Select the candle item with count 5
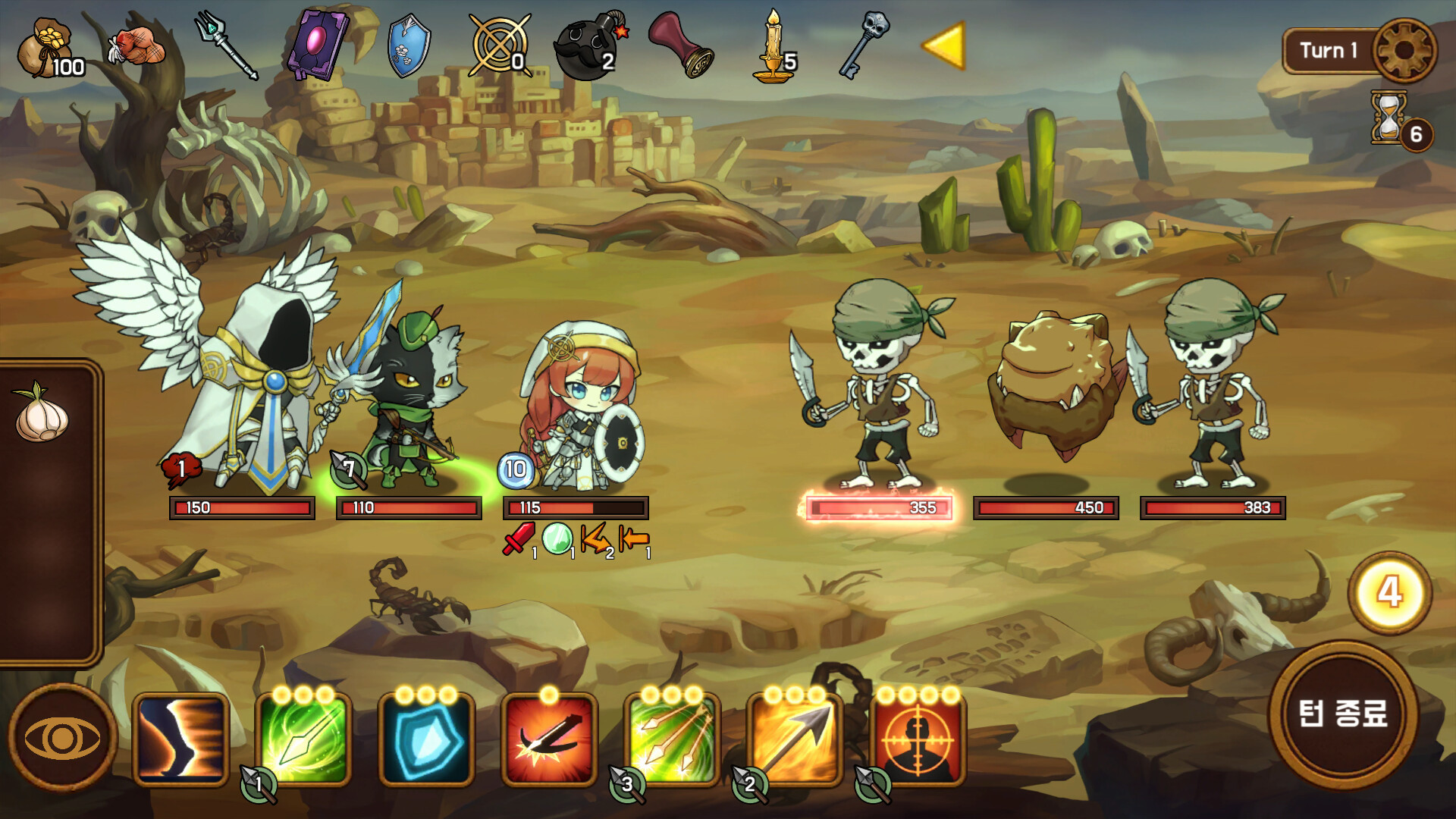 pos(770,45)
